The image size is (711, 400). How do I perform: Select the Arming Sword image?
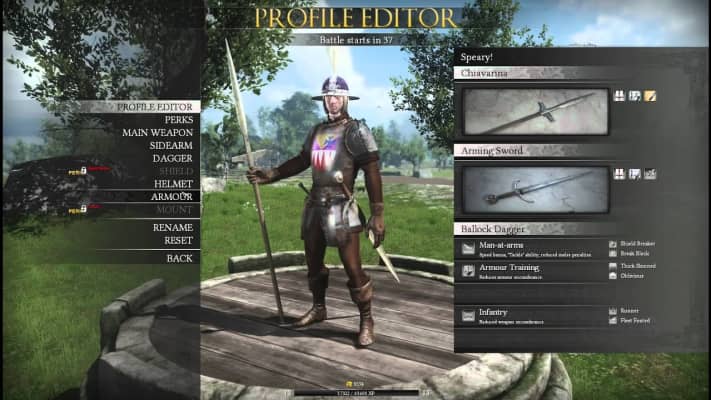pyautogui.click(x=535, y=189)
